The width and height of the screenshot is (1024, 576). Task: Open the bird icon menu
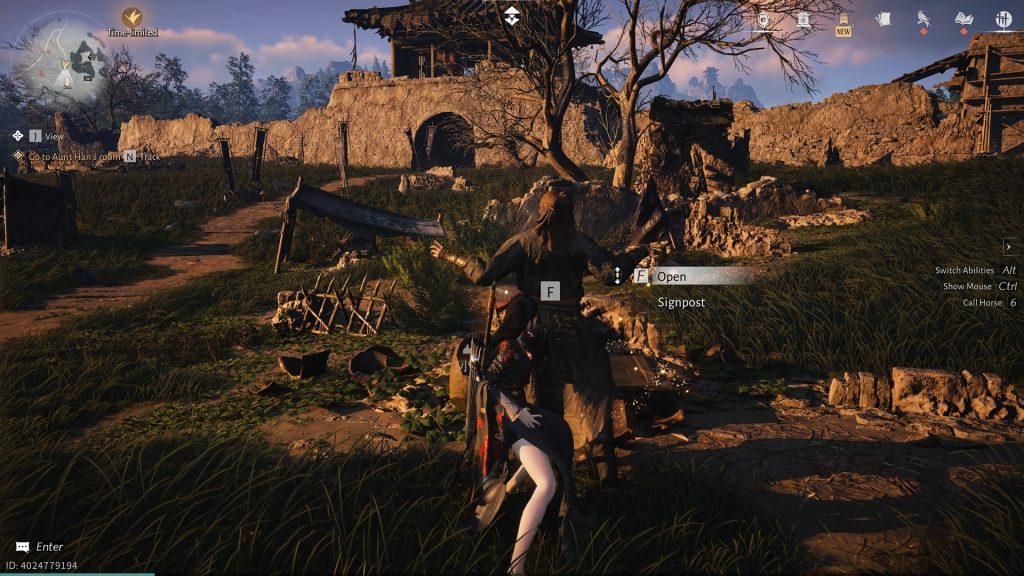(924, 19)
